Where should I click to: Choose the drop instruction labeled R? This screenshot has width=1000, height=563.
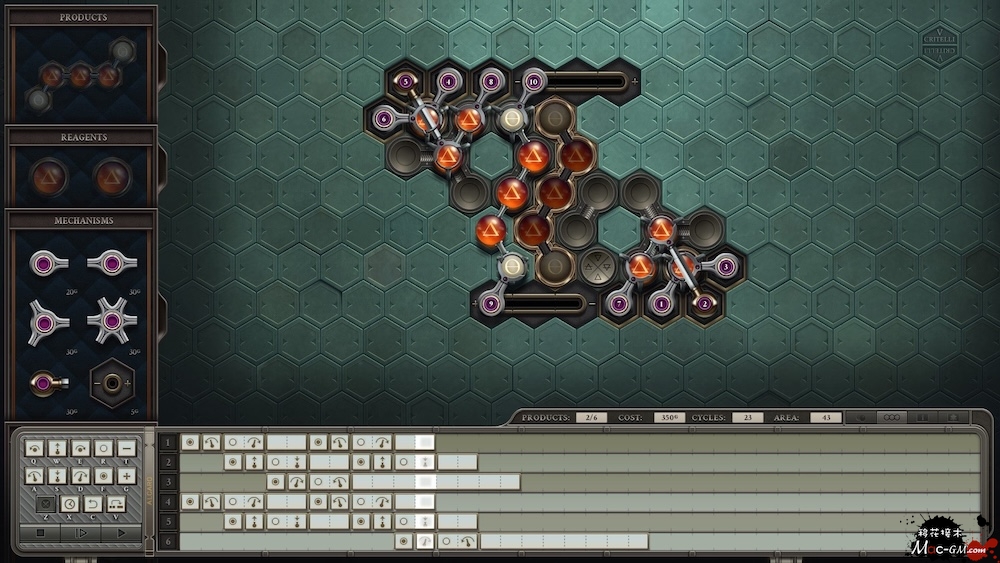[x=103, y=449]
